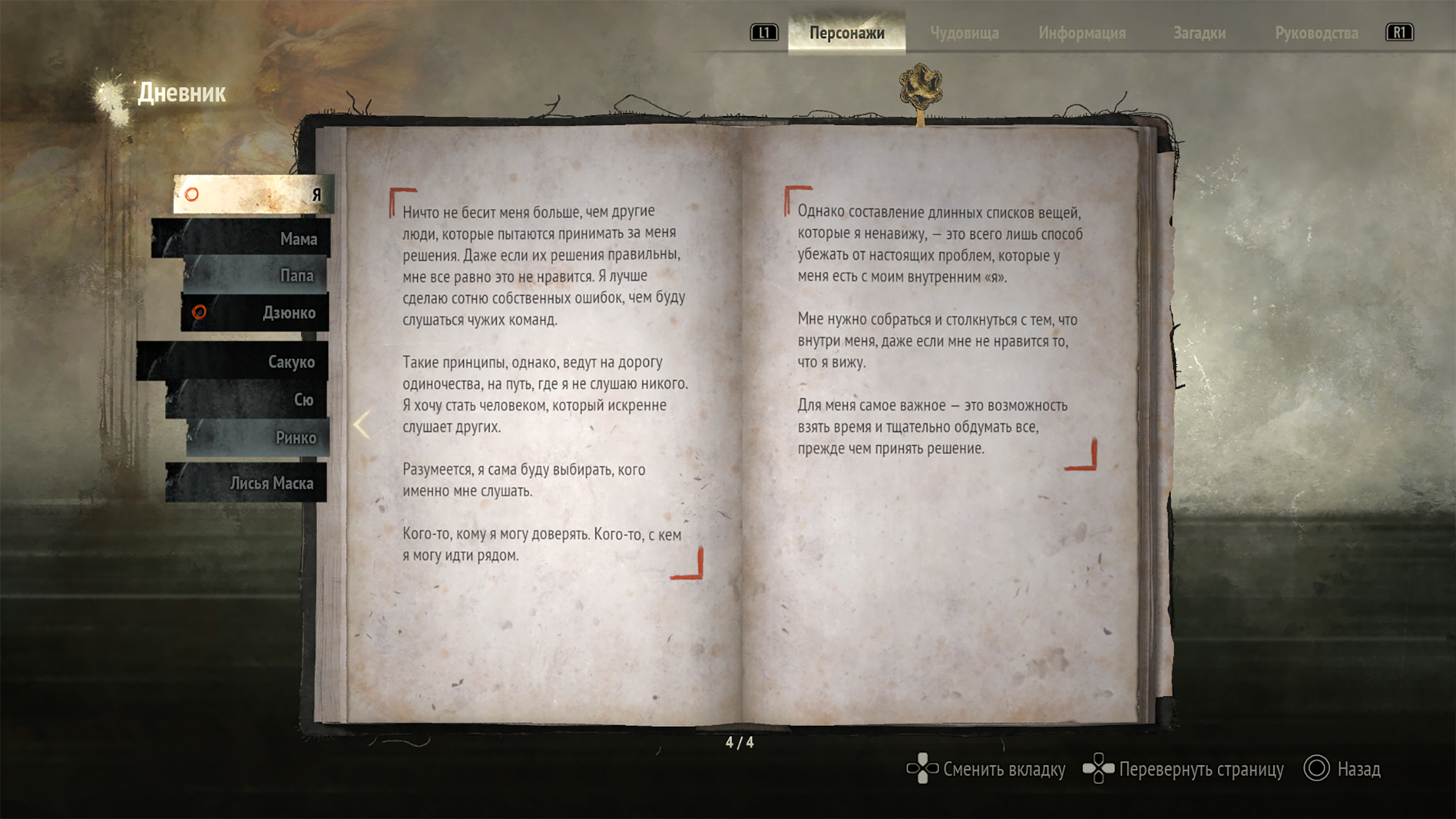Select the Сакуко character entry

[233, 361]
